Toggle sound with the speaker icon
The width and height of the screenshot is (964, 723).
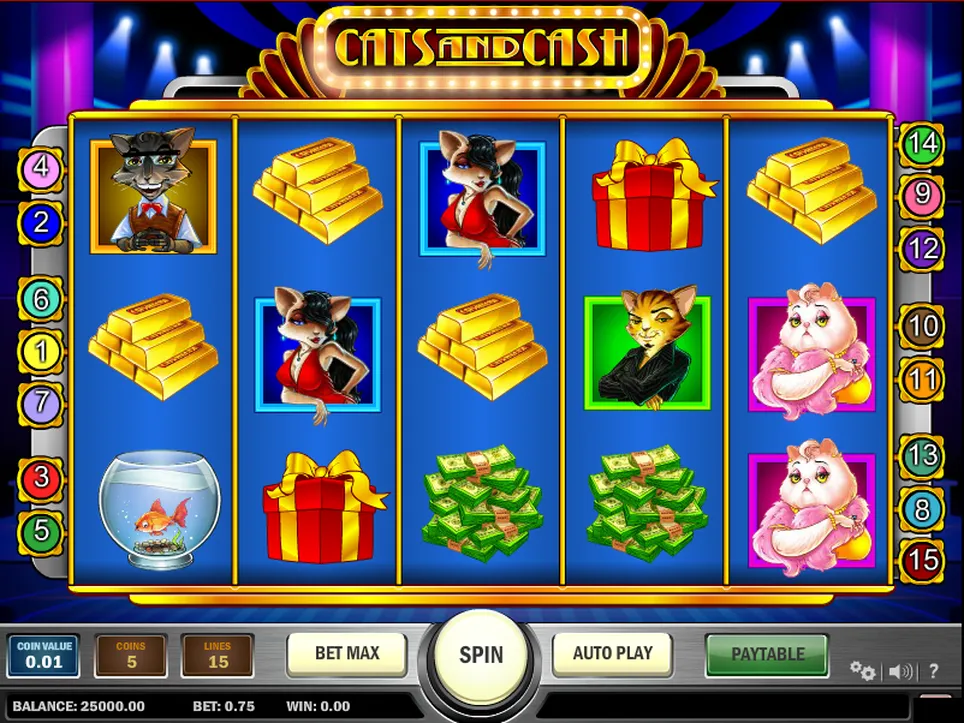(900, 671)
